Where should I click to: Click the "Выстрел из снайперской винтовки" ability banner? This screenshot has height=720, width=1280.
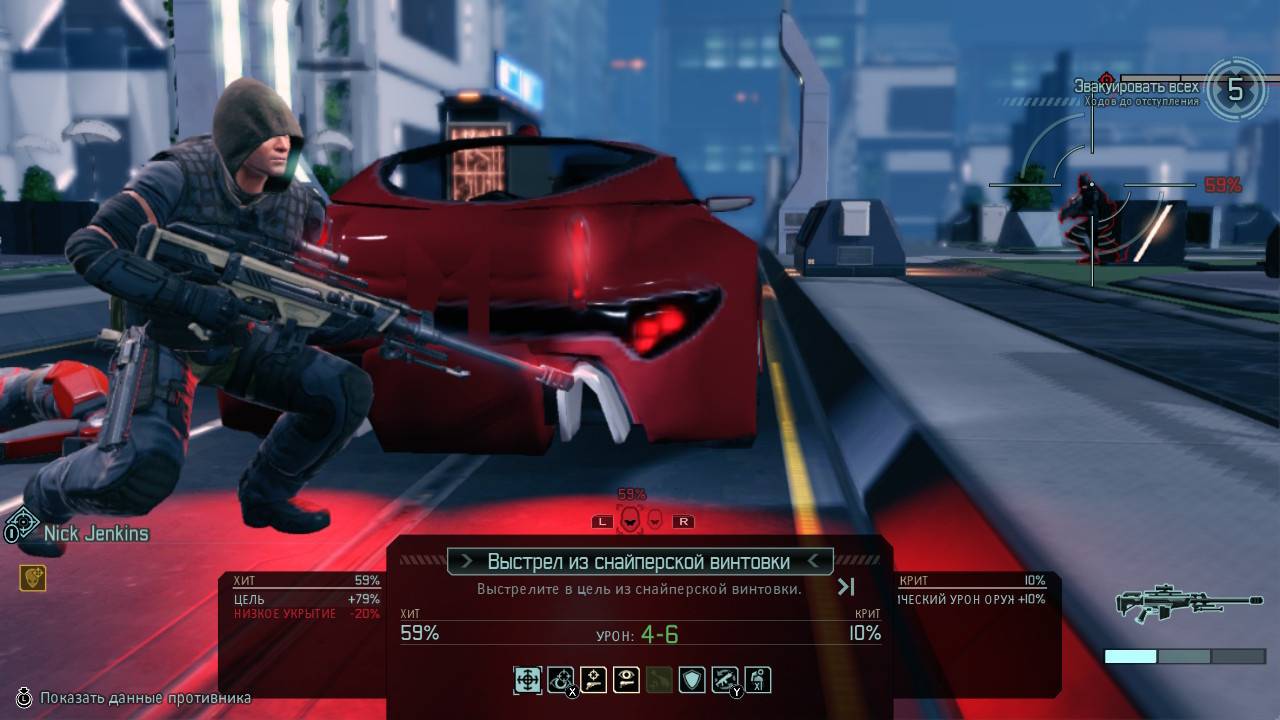(x=639, y=562)
